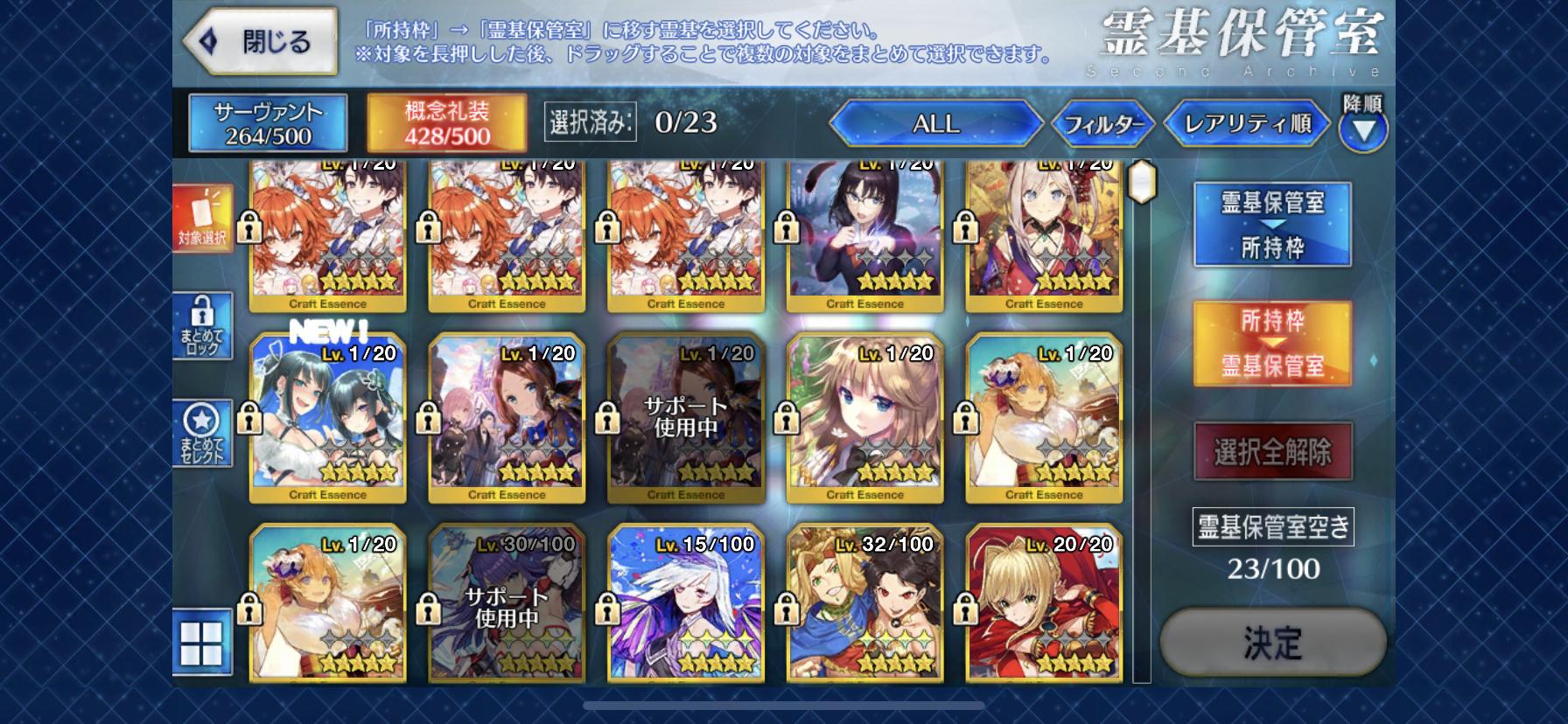Confirm with the 決定 button

[x=1272, y=643]
